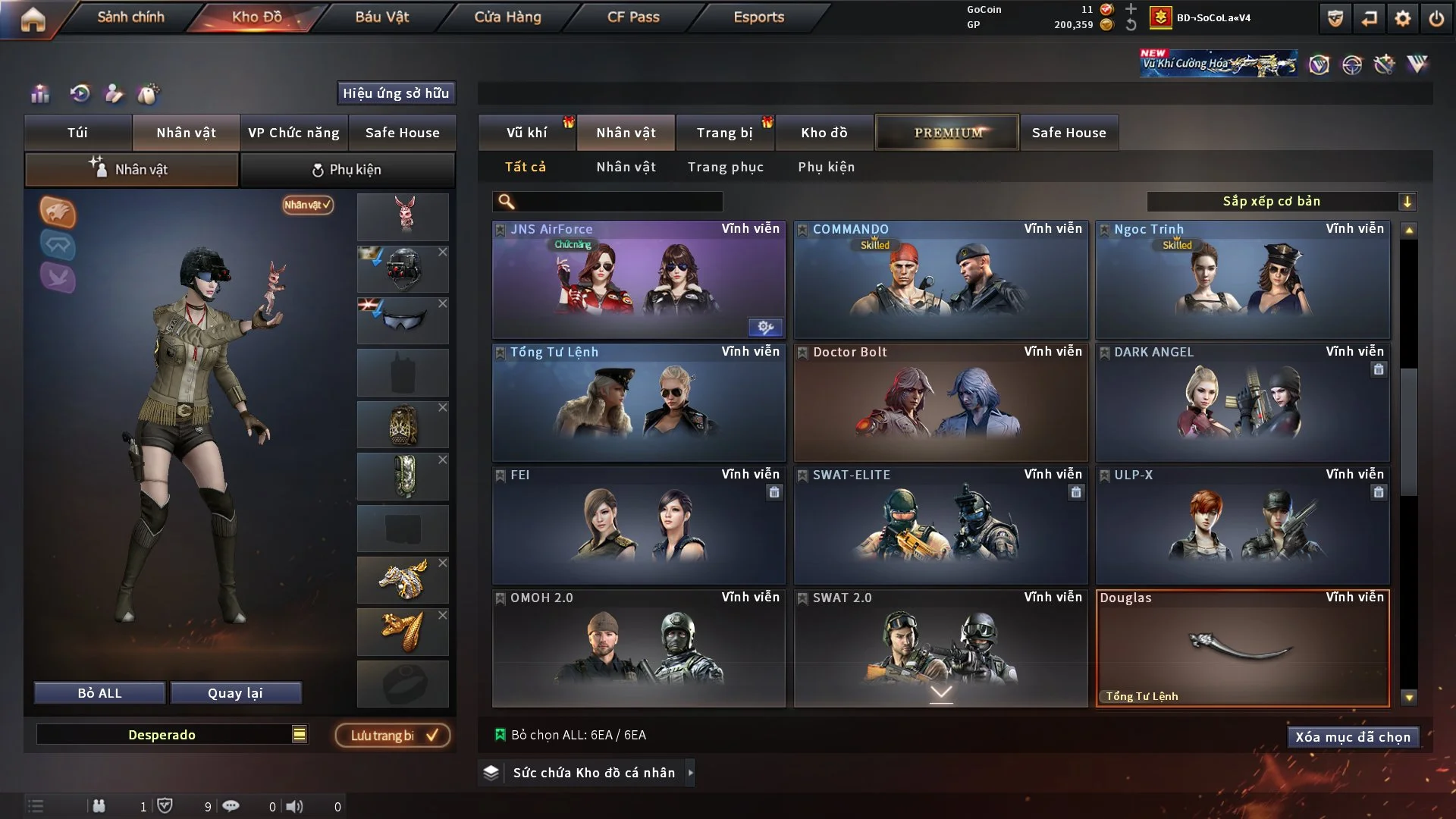Select the diamond faction icon on left sidebar

pyautogui.click(x=58, y=245)
